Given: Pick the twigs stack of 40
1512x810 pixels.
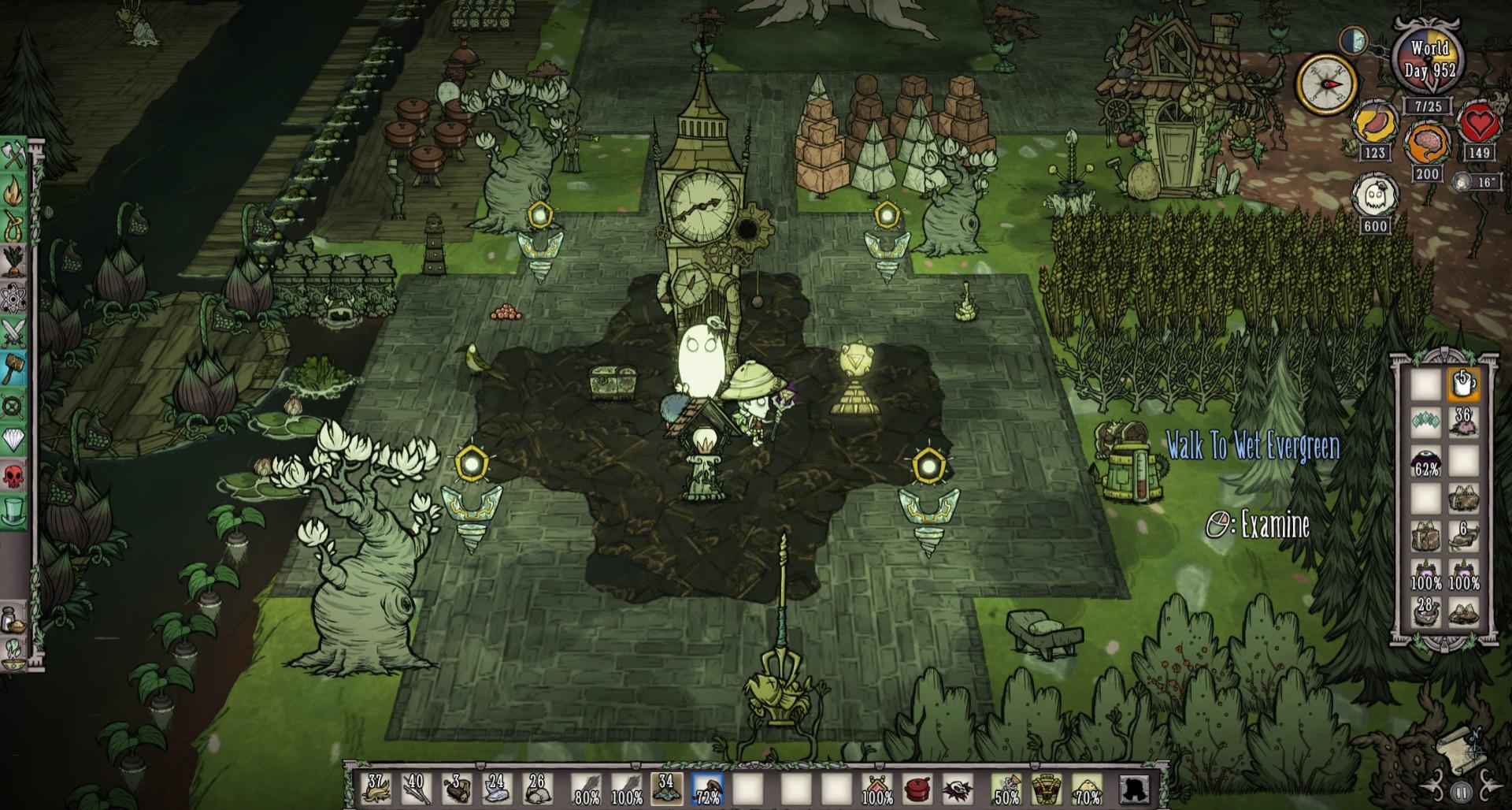Looking at the screenshot, I should [x=415, y=788].
